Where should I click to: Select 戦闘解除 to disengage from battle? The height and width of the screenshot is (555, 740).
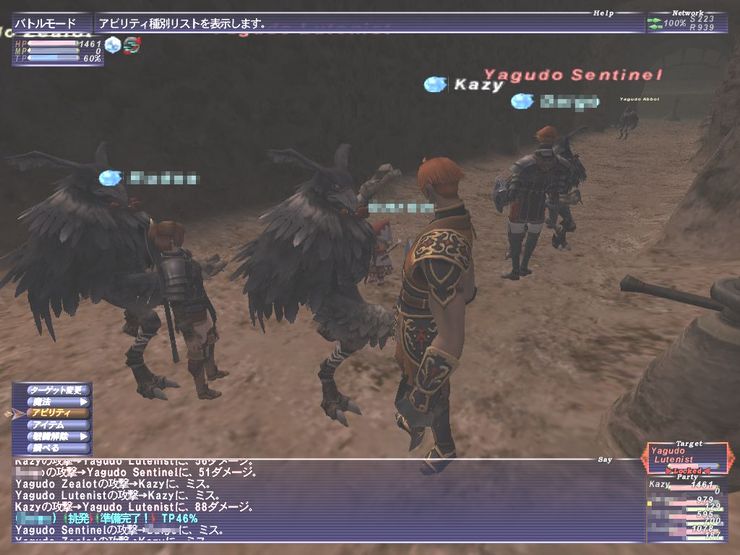[54, 437]
